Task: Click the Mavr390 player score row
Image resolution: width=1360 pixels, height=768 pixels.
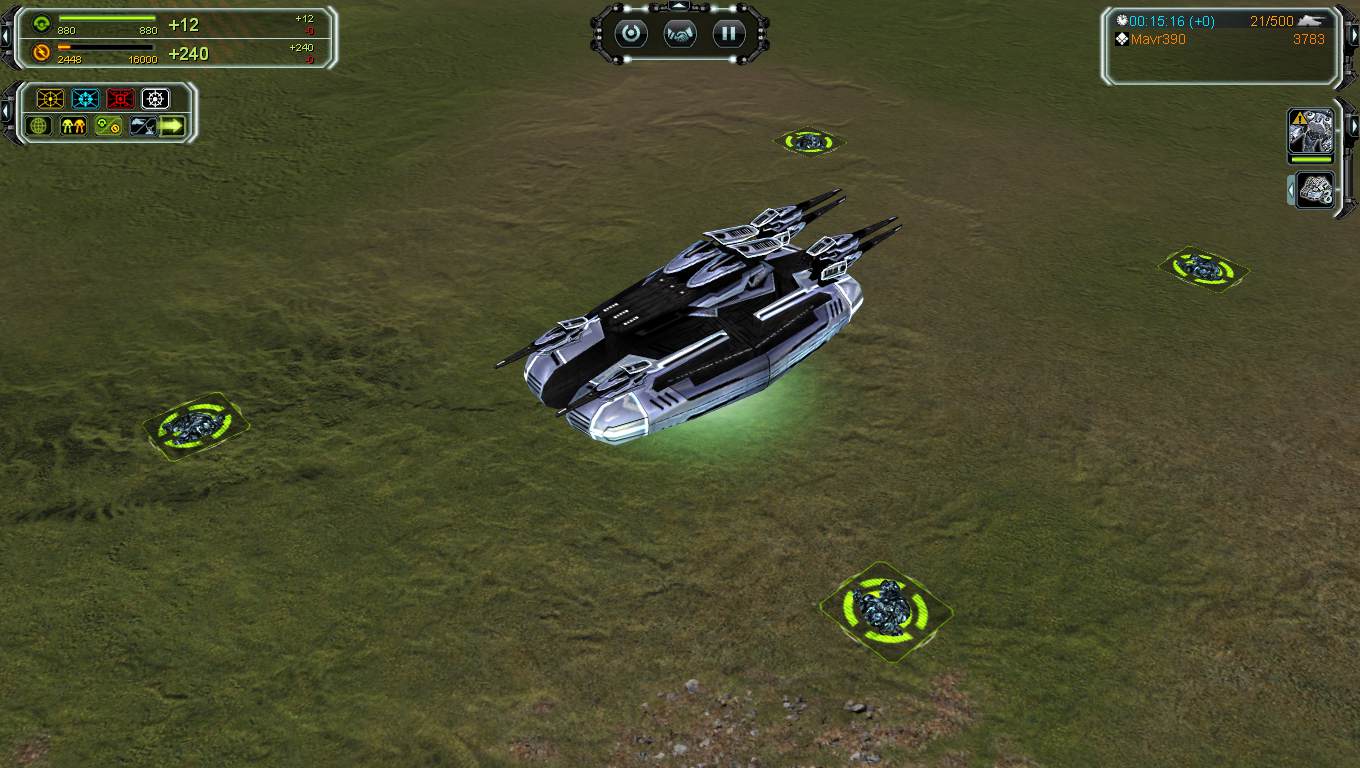Action: tap(1220, 40)
